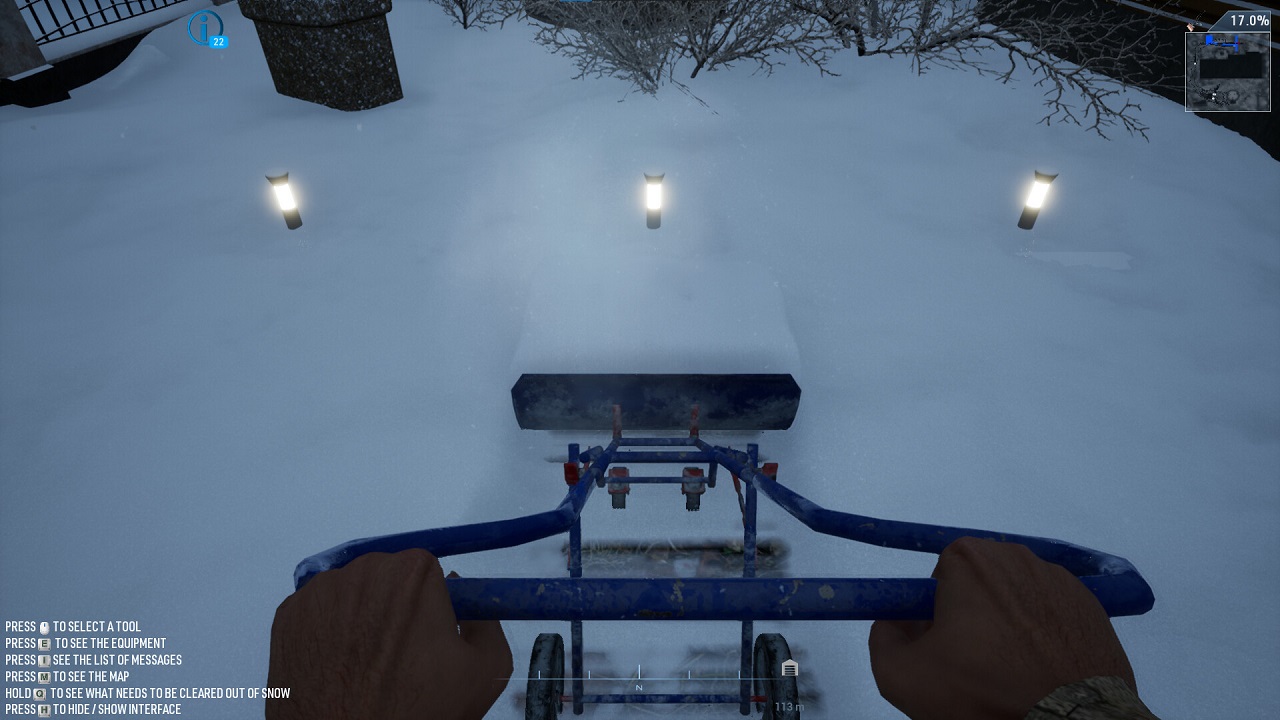
Task: Click the I key icon in the messages hint
Action: [x=42, y=660]
